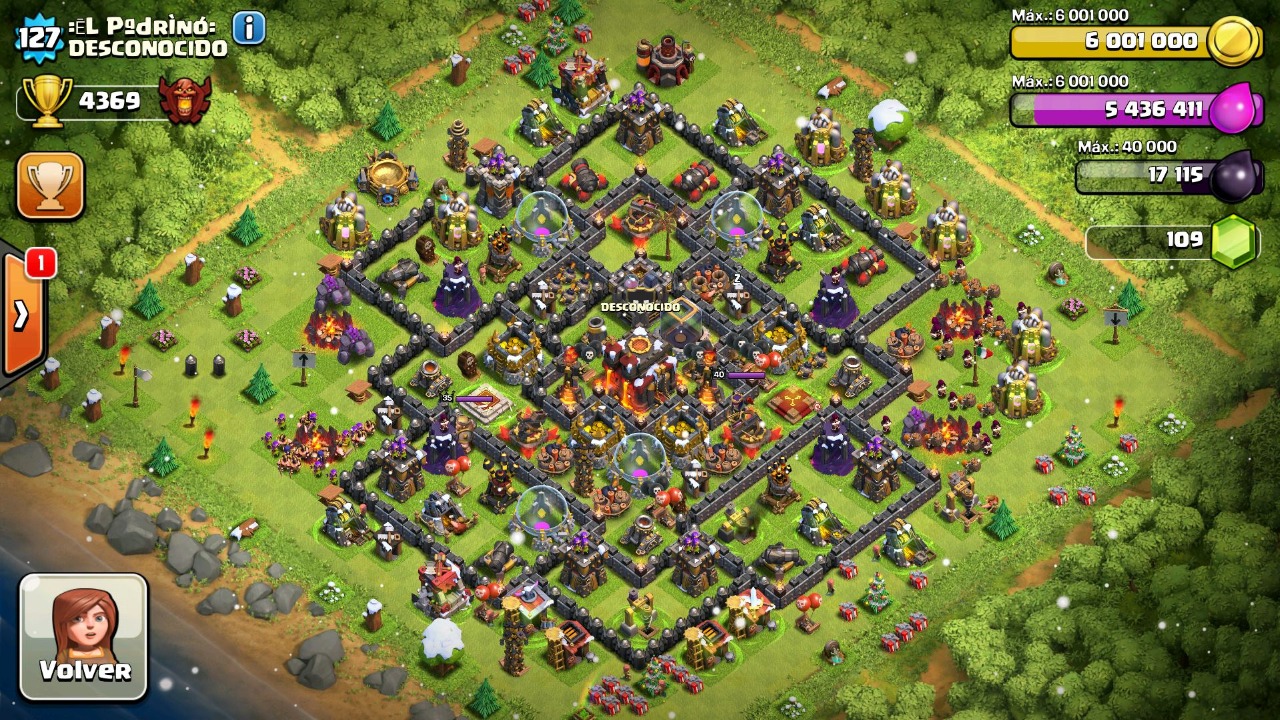The height and width of the screenshot is (720, 1280).
Task: Open the orange trophy ranking button
Action: click(x=50, y=185)
